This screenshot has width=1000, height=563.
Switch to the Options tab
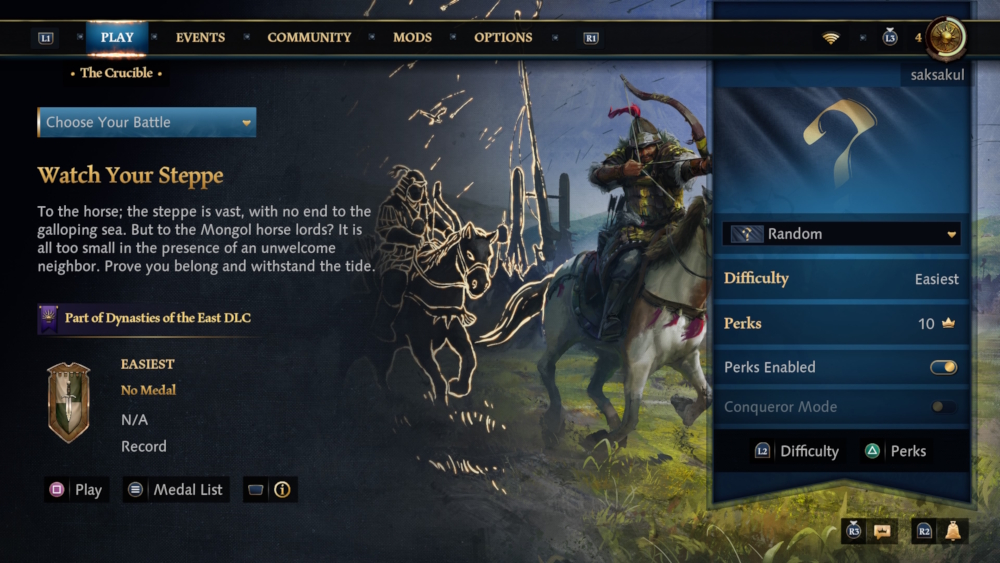click(503, 38)
